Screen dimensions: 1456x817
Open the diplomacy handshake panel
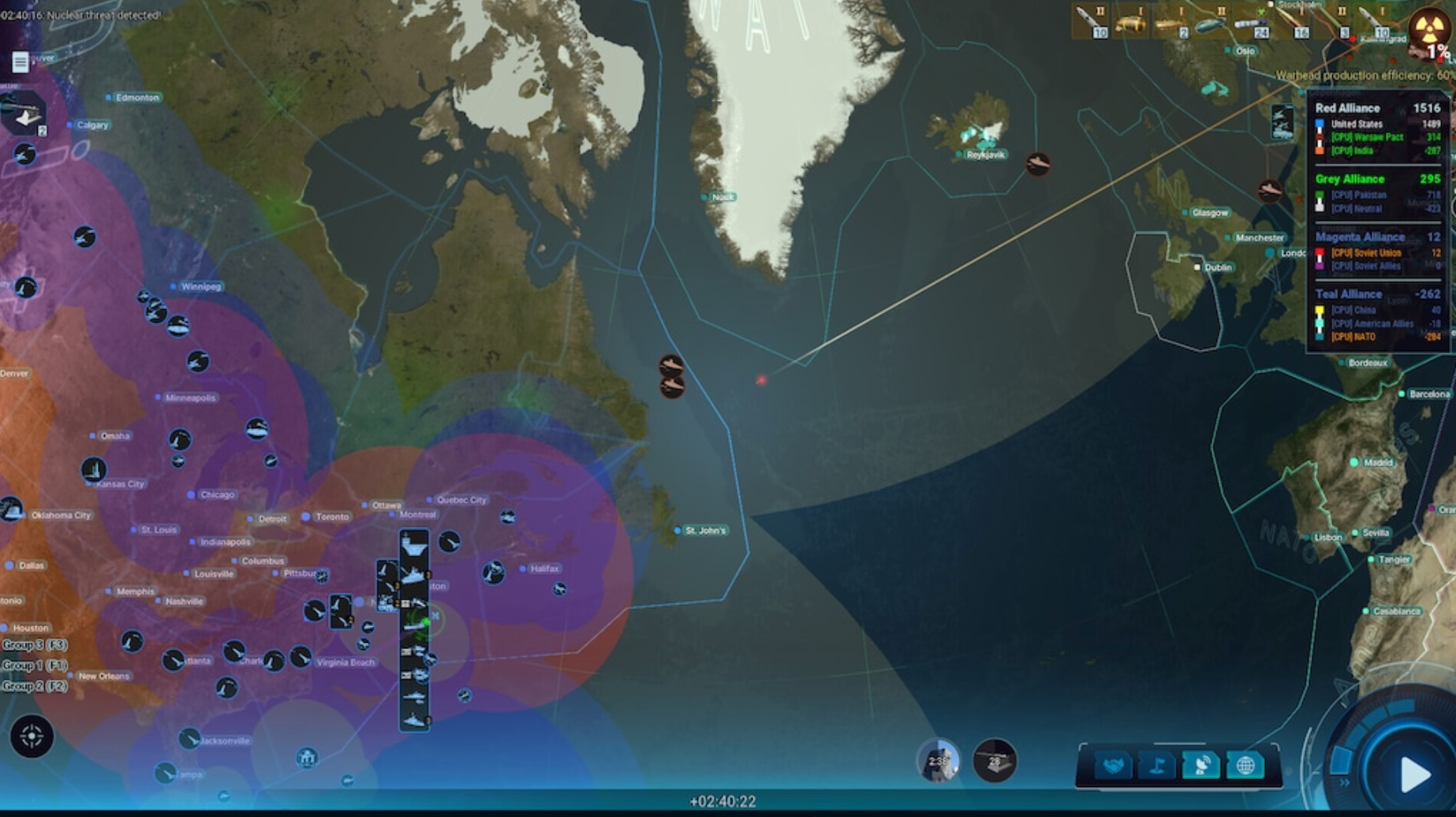pos(1114,765)
